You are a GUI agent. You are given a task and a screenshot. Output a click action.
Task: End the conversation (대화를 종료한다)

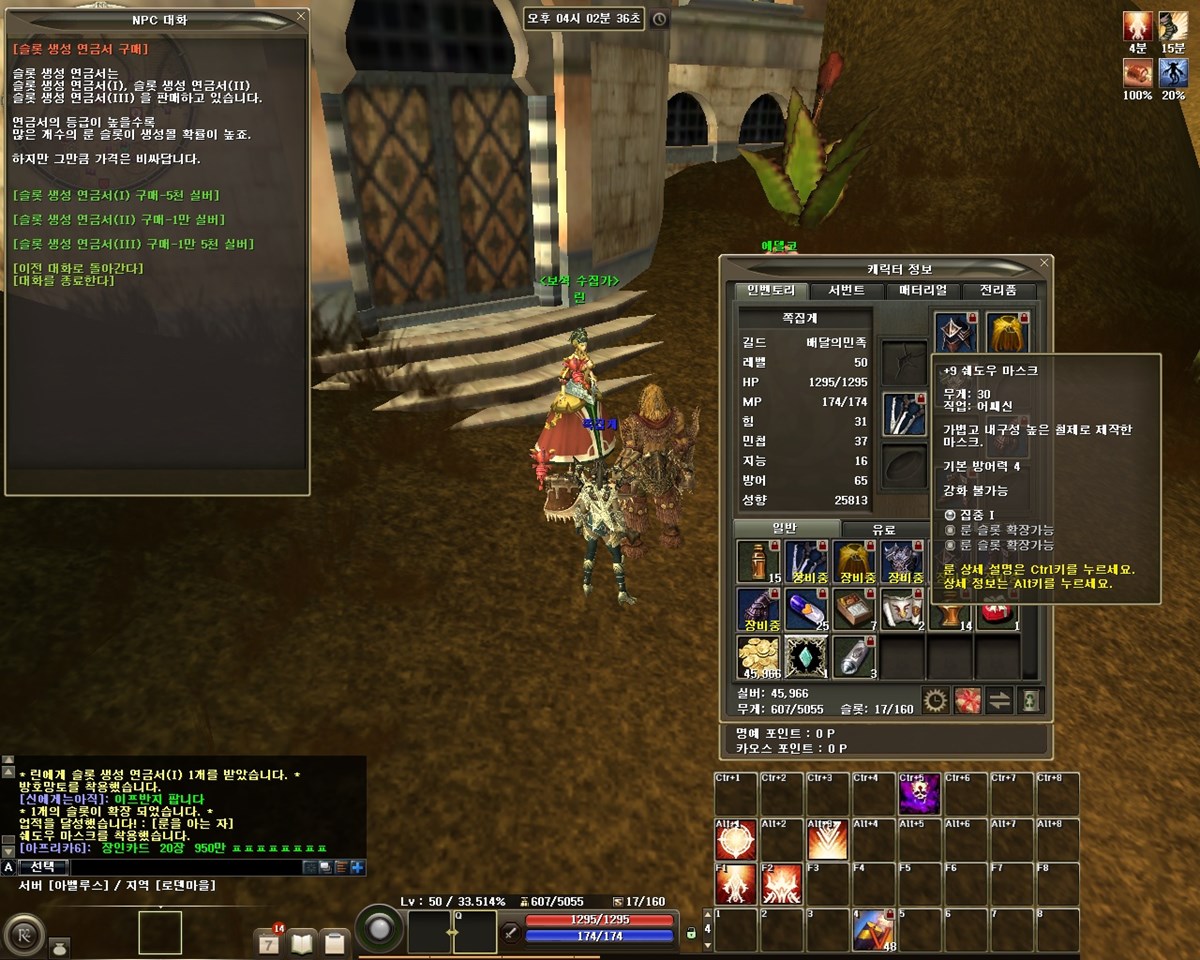[x=65, y=281]
